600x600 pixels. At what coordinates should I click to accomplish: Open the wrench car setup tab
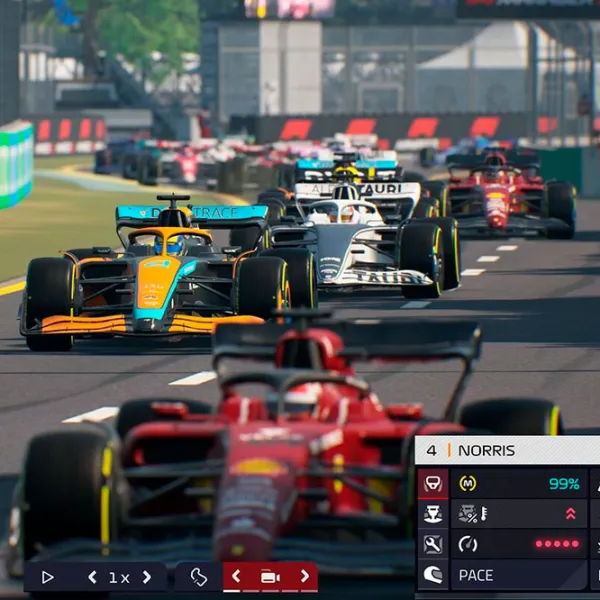click(x=433, y=545)
